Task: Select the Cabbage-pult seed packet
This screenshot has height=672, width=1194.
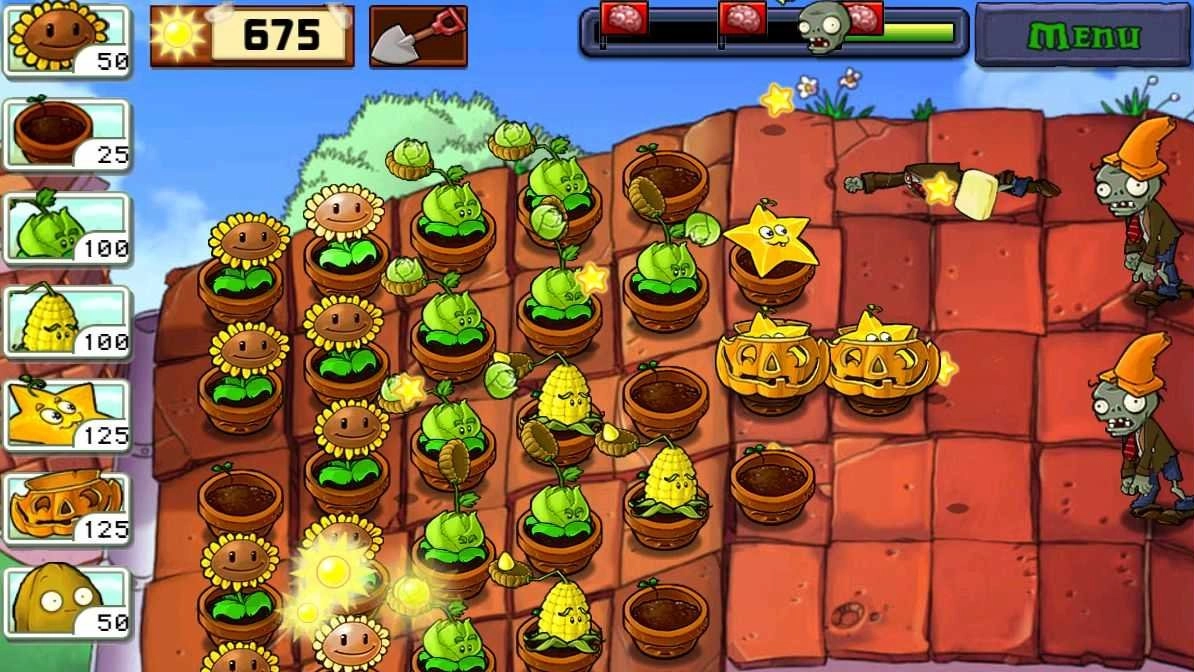Action: pyautogui.click(x=68, y=227)
